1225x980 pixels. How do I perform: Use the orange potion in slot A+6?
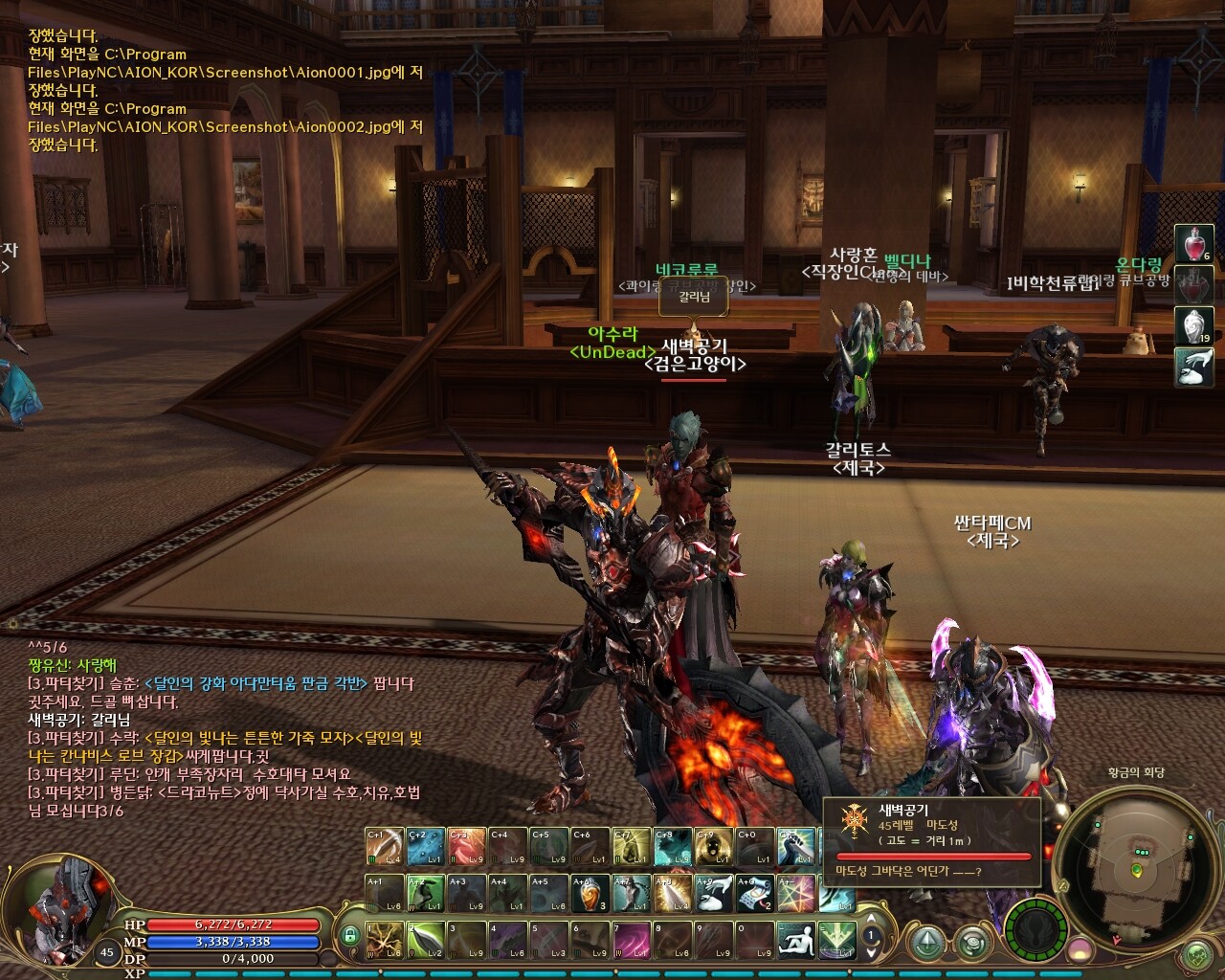coord(590,893)
